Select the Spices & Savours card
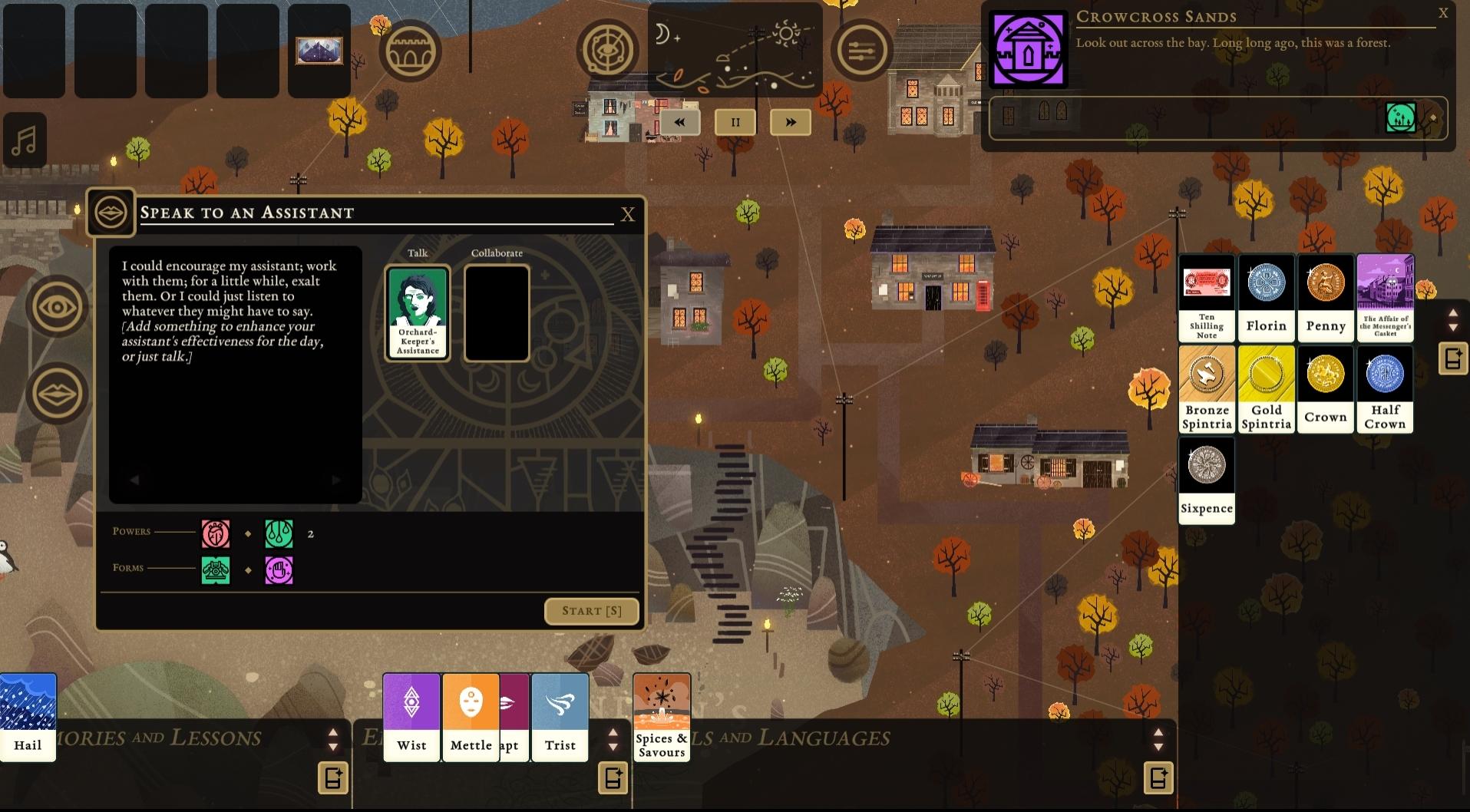Screen dimensions: 1470x812 (661, 717)
